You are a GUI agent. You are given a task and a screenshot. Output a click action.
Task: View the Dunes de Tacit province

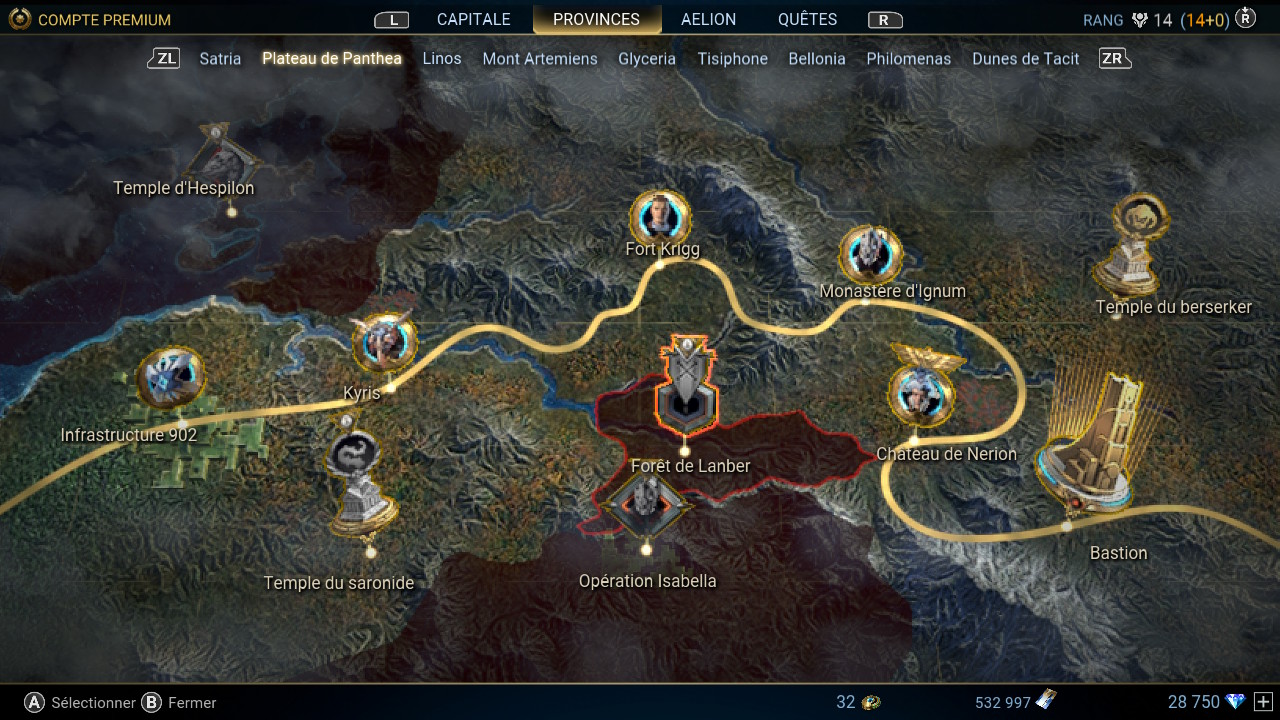tap(1026, 59)
